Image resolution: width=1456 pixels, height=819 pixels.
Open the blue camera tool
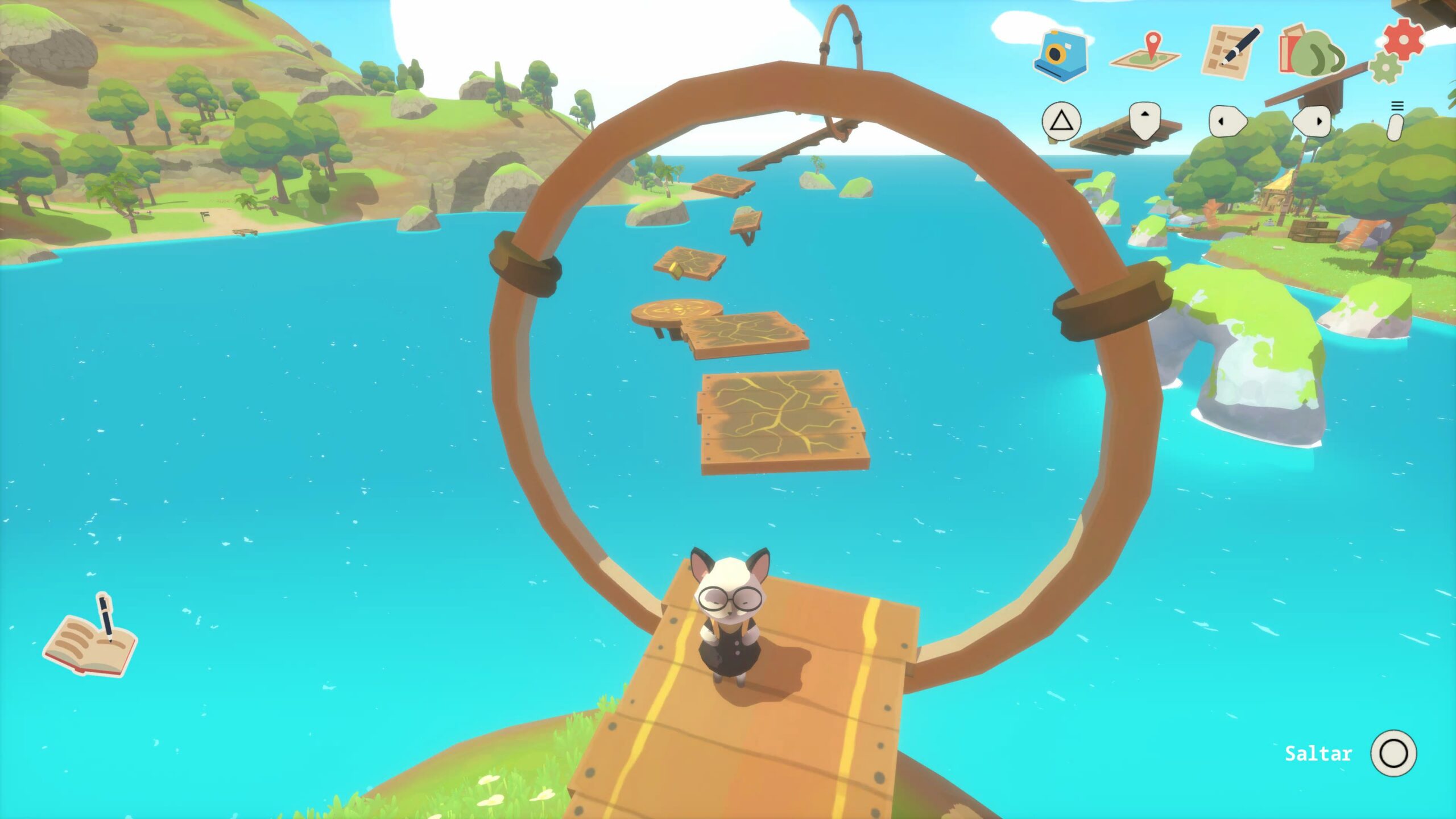click(x=1060, y=55)
